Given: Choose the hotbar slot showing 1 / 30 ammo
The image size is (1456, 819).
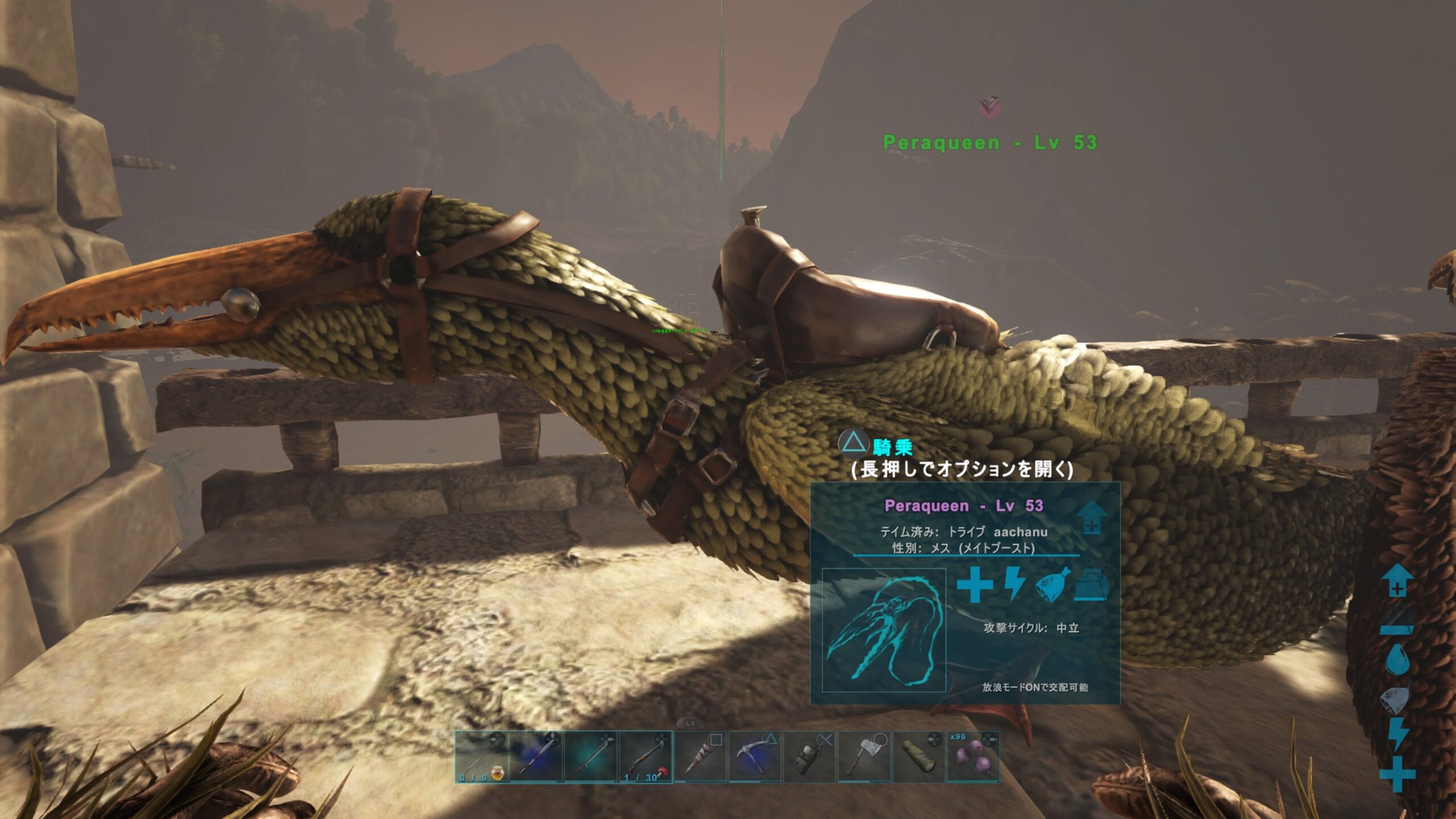Looking at the screenshot, I should [646, 757].
